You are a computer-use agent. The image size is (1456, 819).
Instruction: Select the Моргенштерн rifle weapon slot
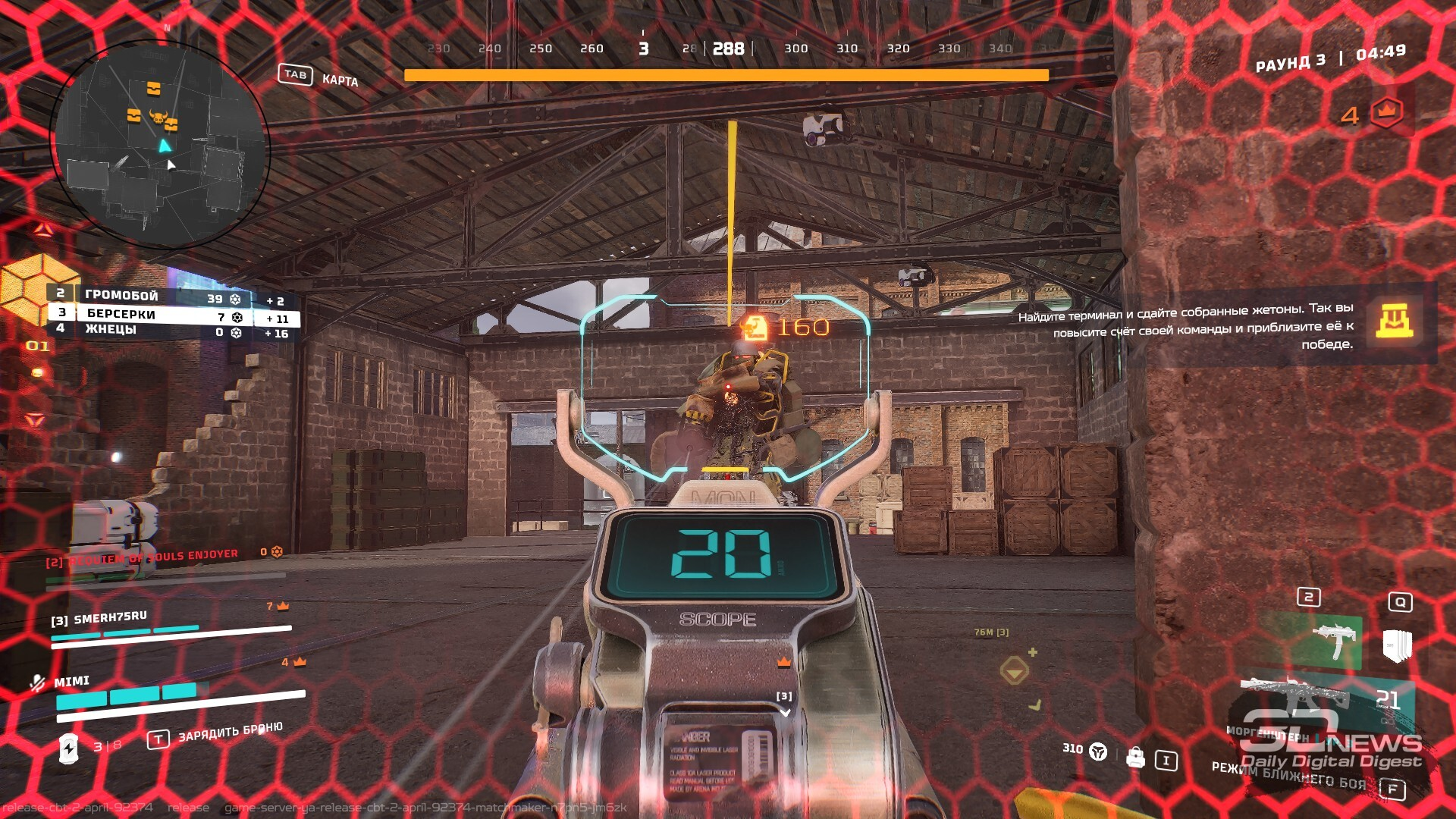1304,694
